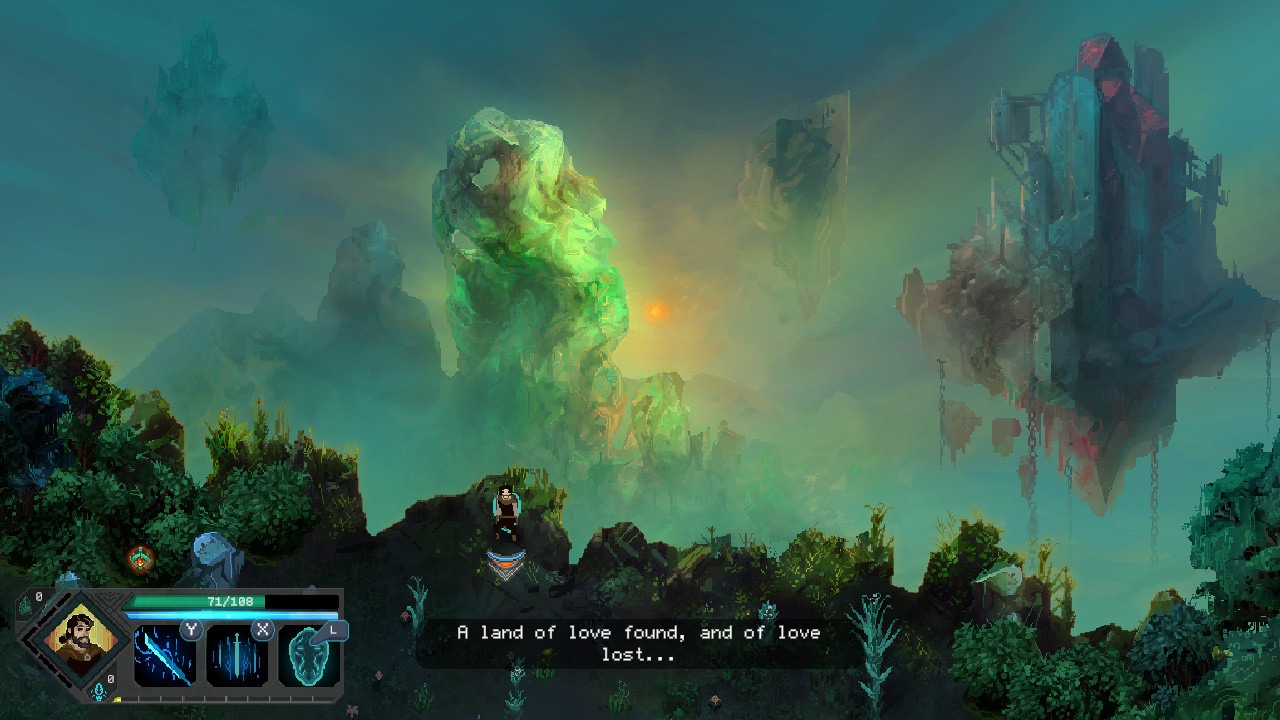Click the green flame currency icon
This screenshot has width=1280, height=720.
[x=25, y=607]
